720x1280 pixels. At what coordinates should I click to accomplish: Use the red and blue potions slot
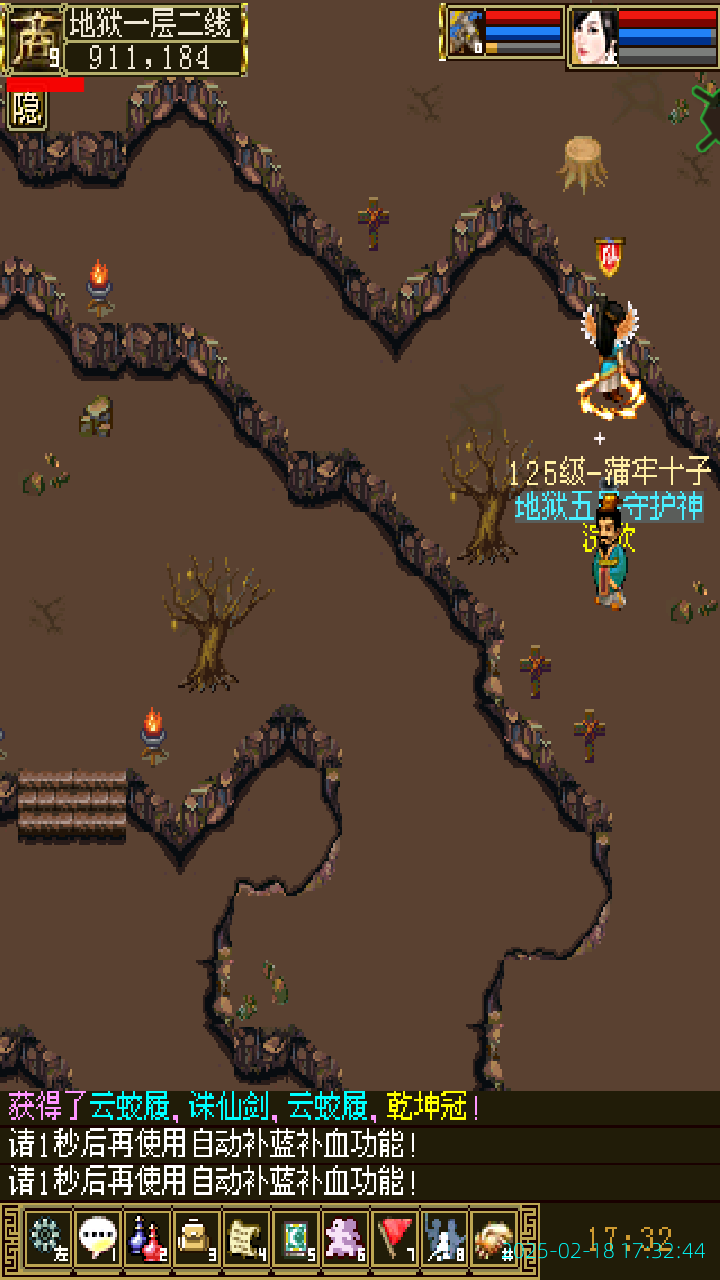(147, 1238)
